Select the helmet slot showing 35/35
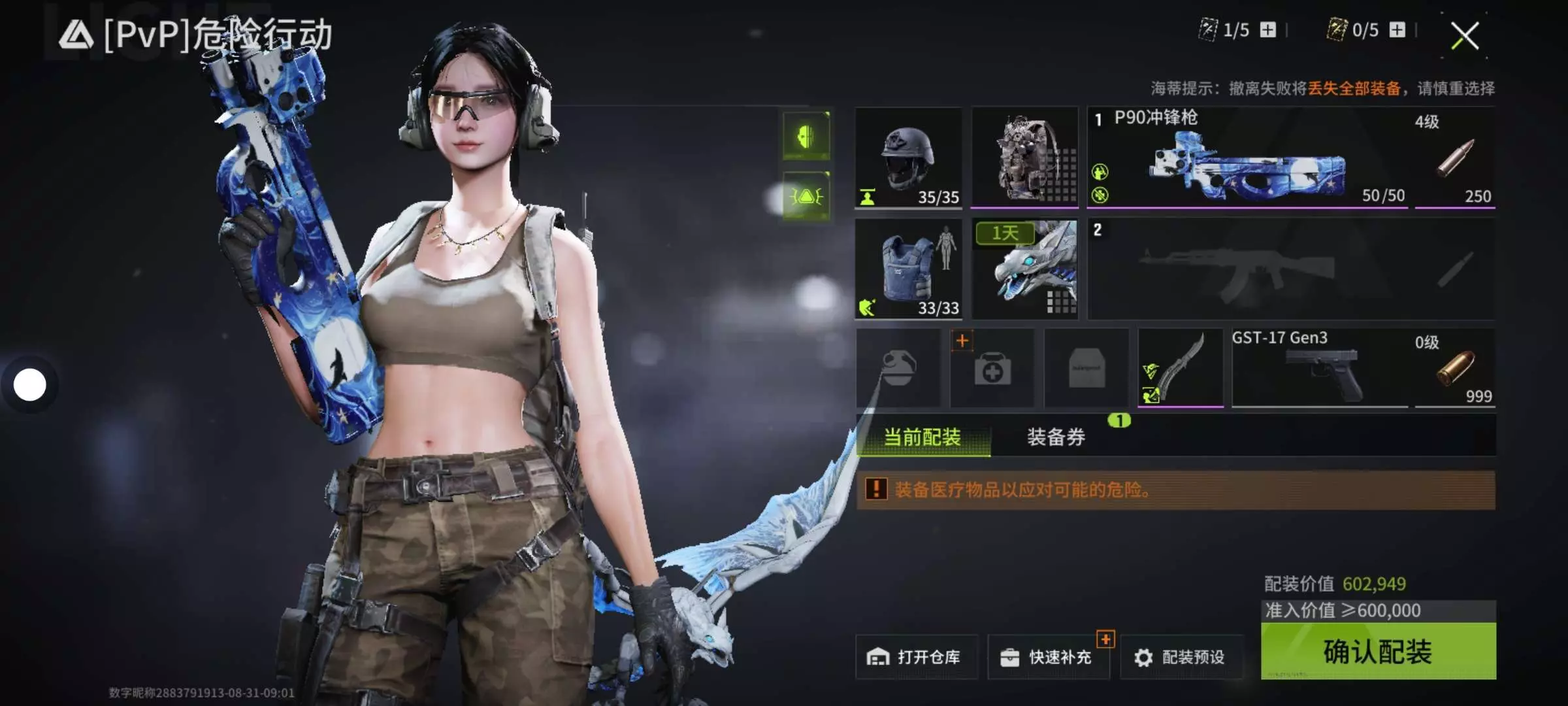The height and width of the screenshot is (706, 1568). pos(908,158)
